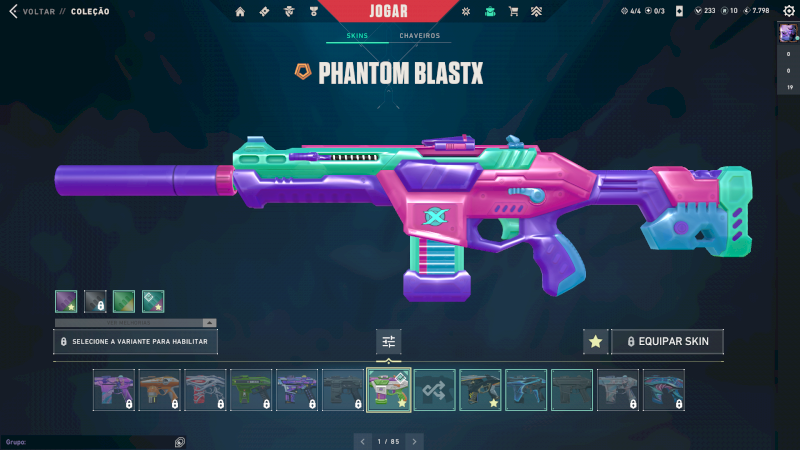
Task: Select the Skins tab
Action: click(357, 36)
